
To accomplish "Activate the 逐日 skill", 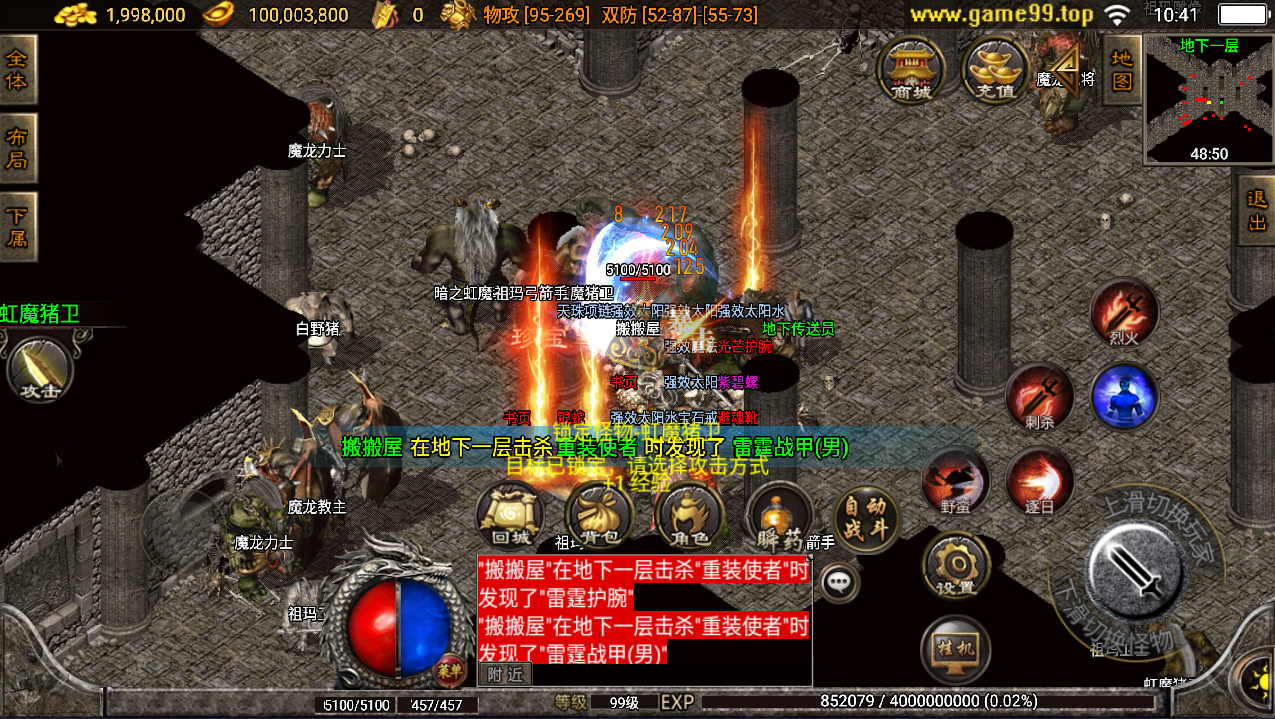I will click(x=1039, y=481).
